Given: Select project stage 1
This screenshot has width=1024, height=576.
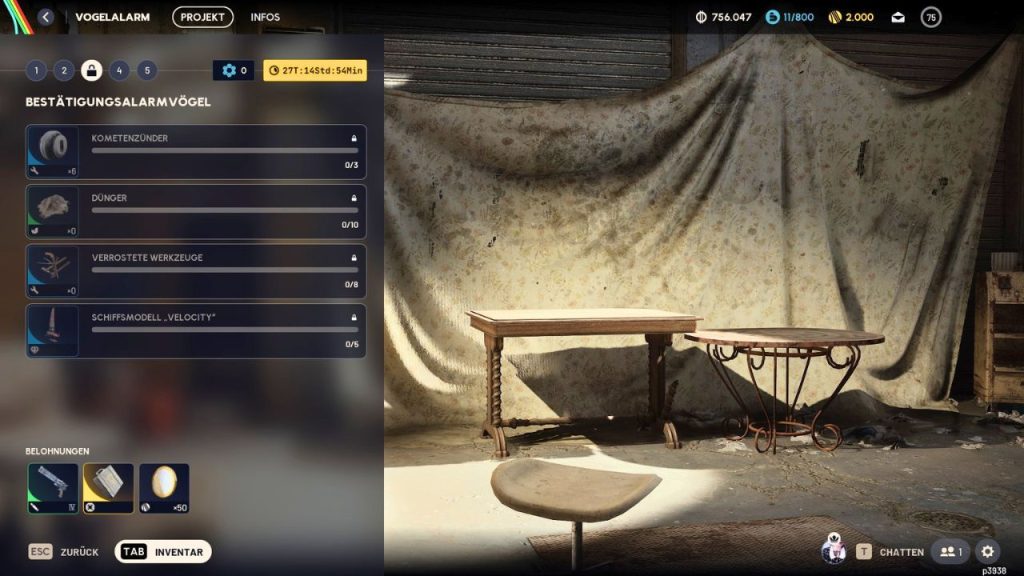Looking at the screenshot, I should pyautogui.click(x=36, y=70).
